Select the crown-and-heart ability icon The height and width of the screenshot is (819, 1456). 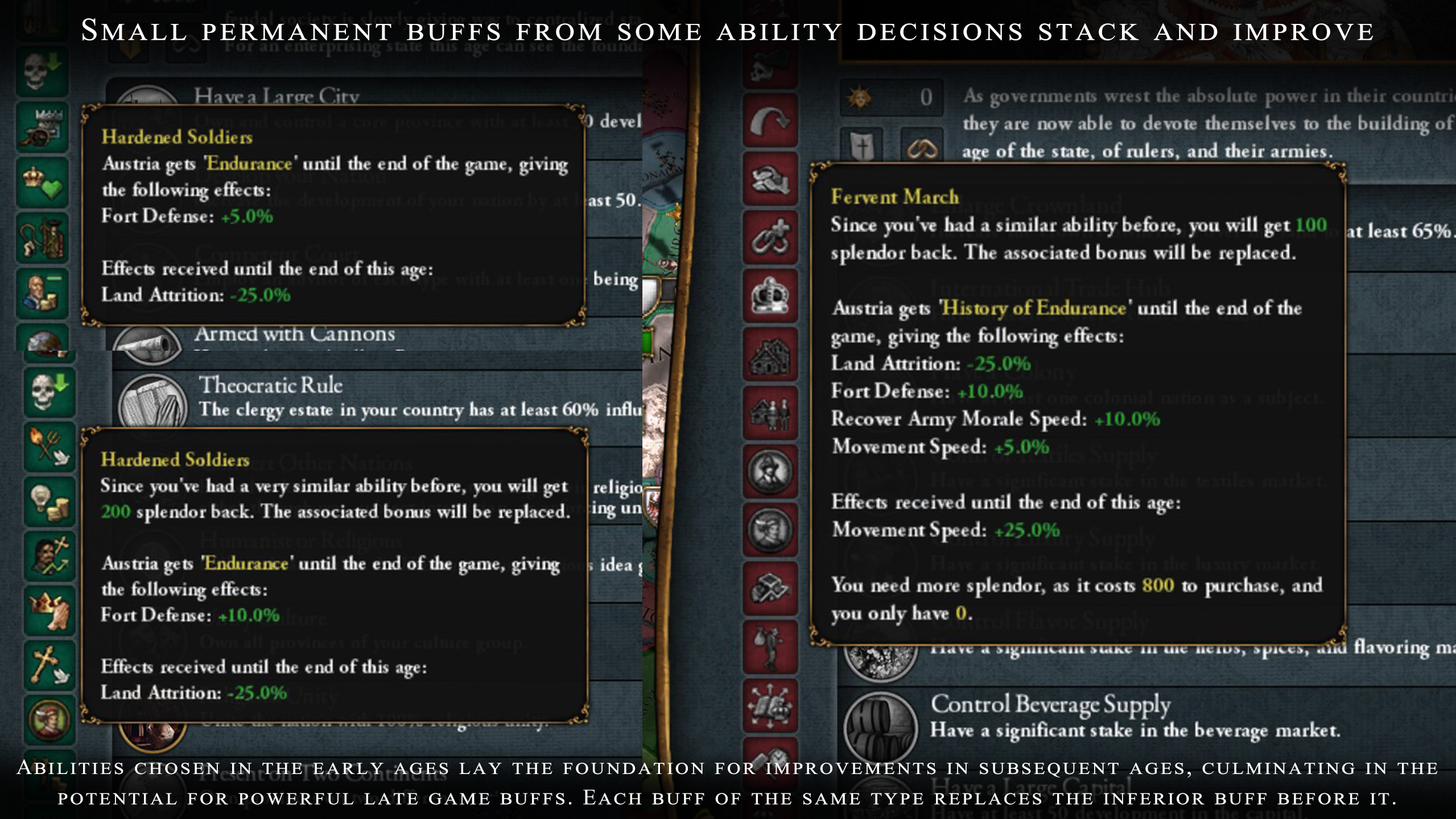[43, 182]
